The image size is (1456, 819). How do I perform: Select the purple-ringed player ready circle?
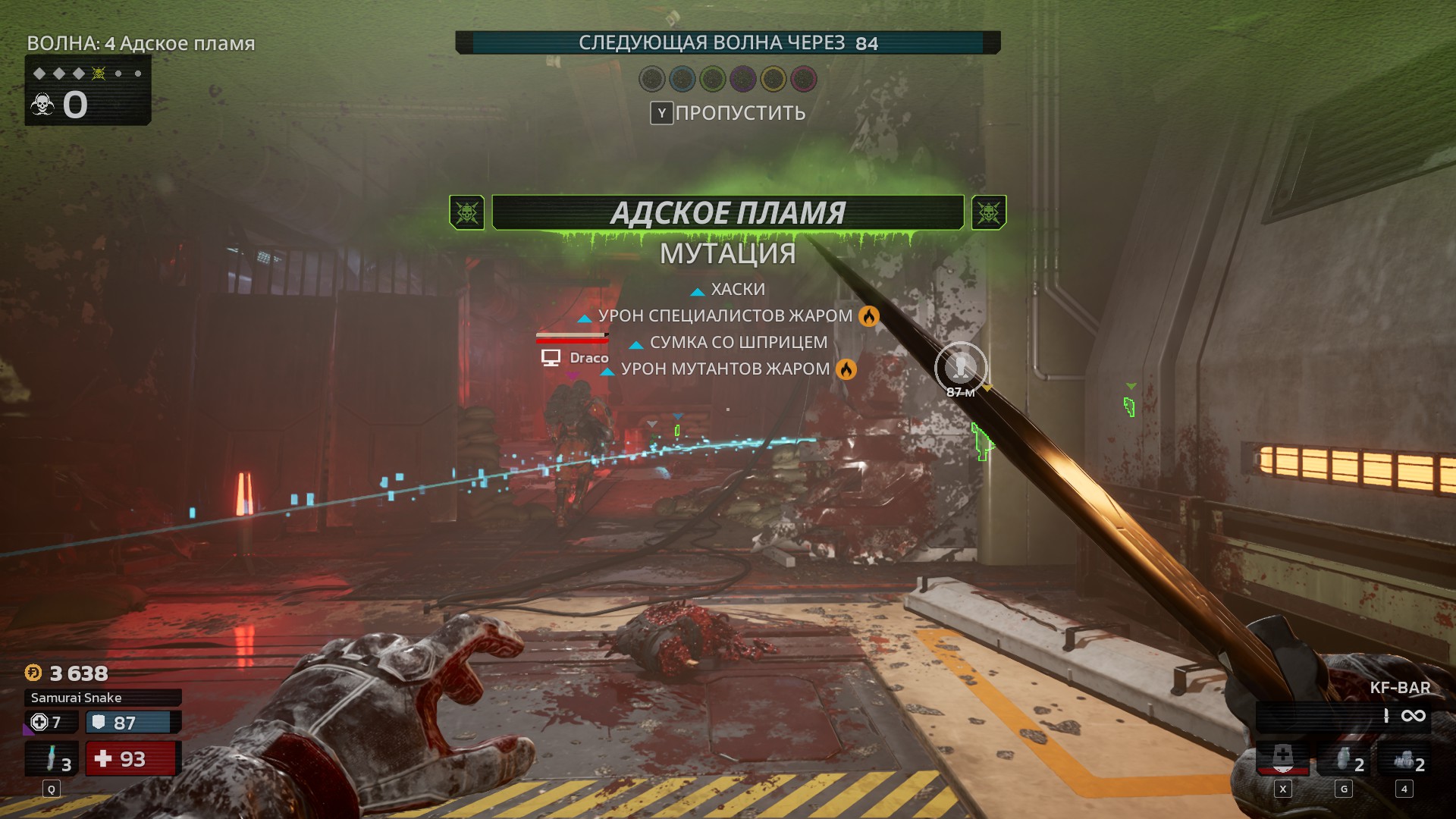click(743, 78)
